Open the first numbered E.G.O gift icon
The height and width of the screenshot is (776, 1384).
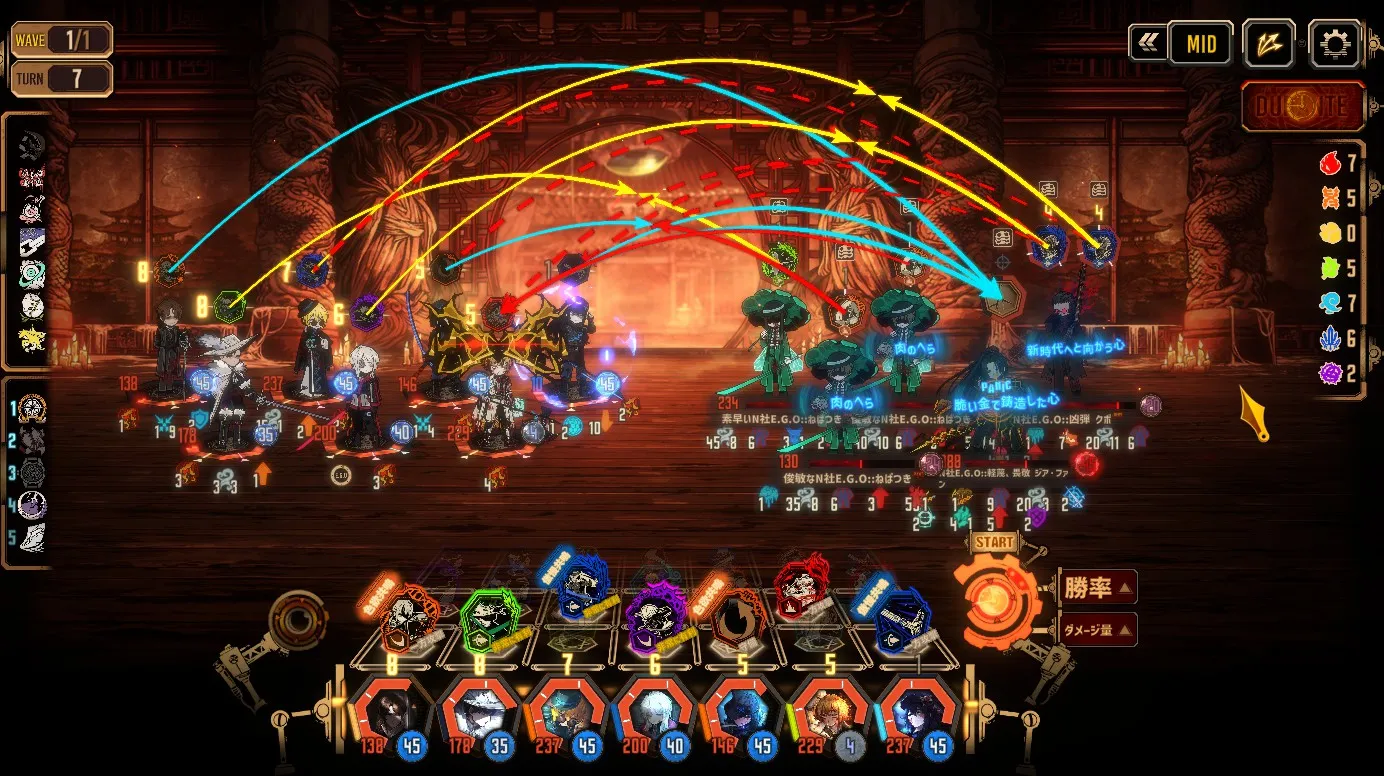tap(32, 408)
